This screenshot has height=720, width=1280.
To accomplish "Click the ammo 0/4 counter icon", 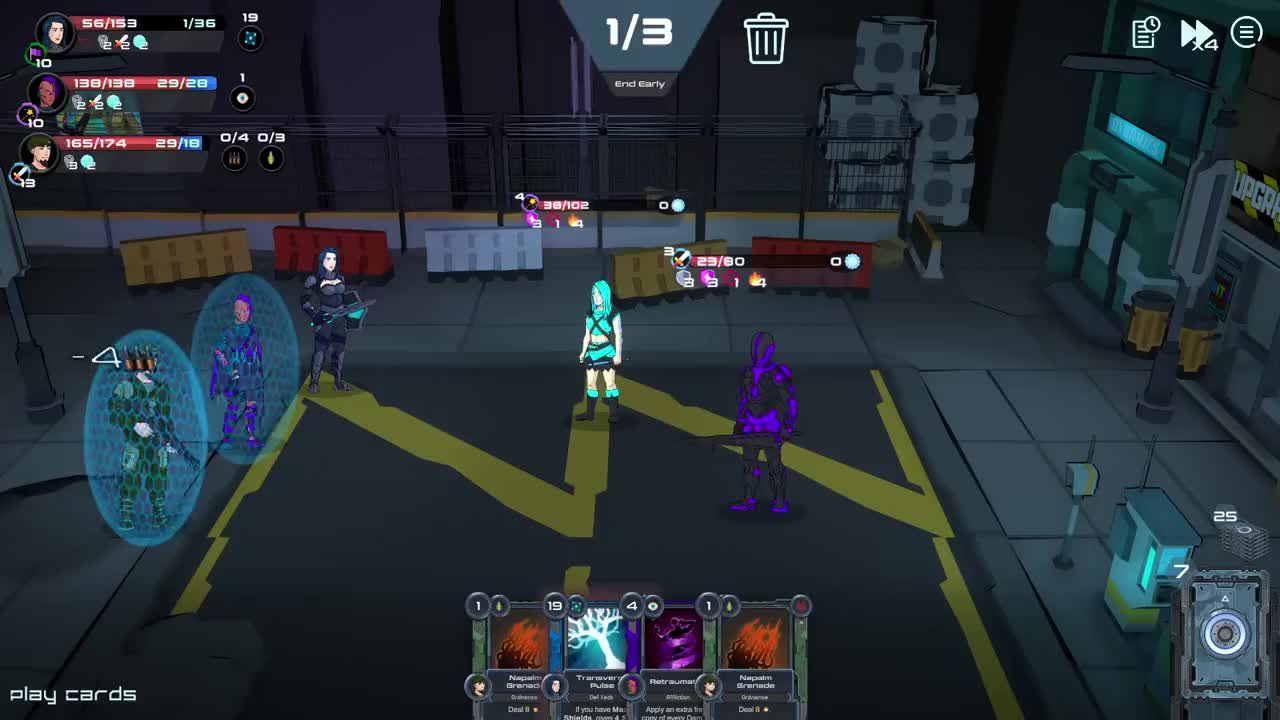I will (x=234, y=157).
